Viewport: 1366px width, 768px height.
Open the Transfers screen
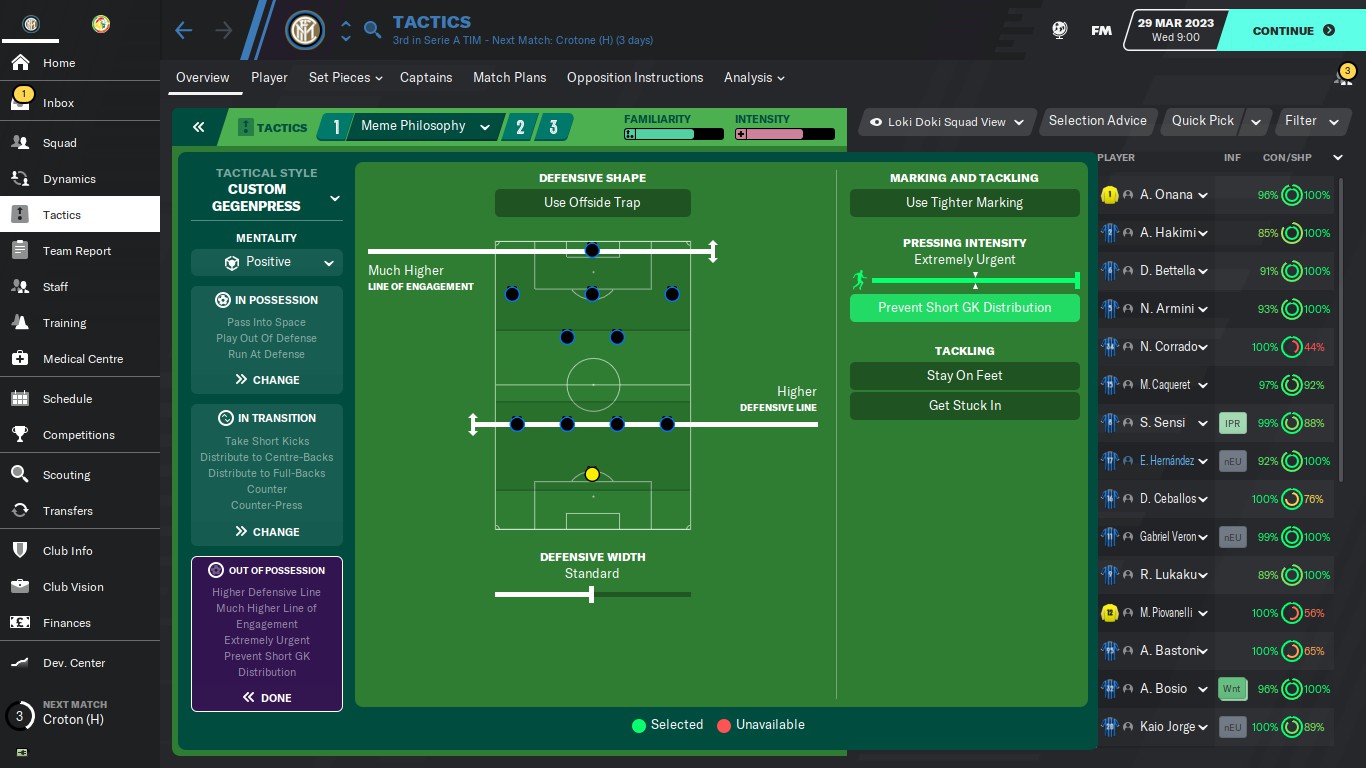pos(67,511)
